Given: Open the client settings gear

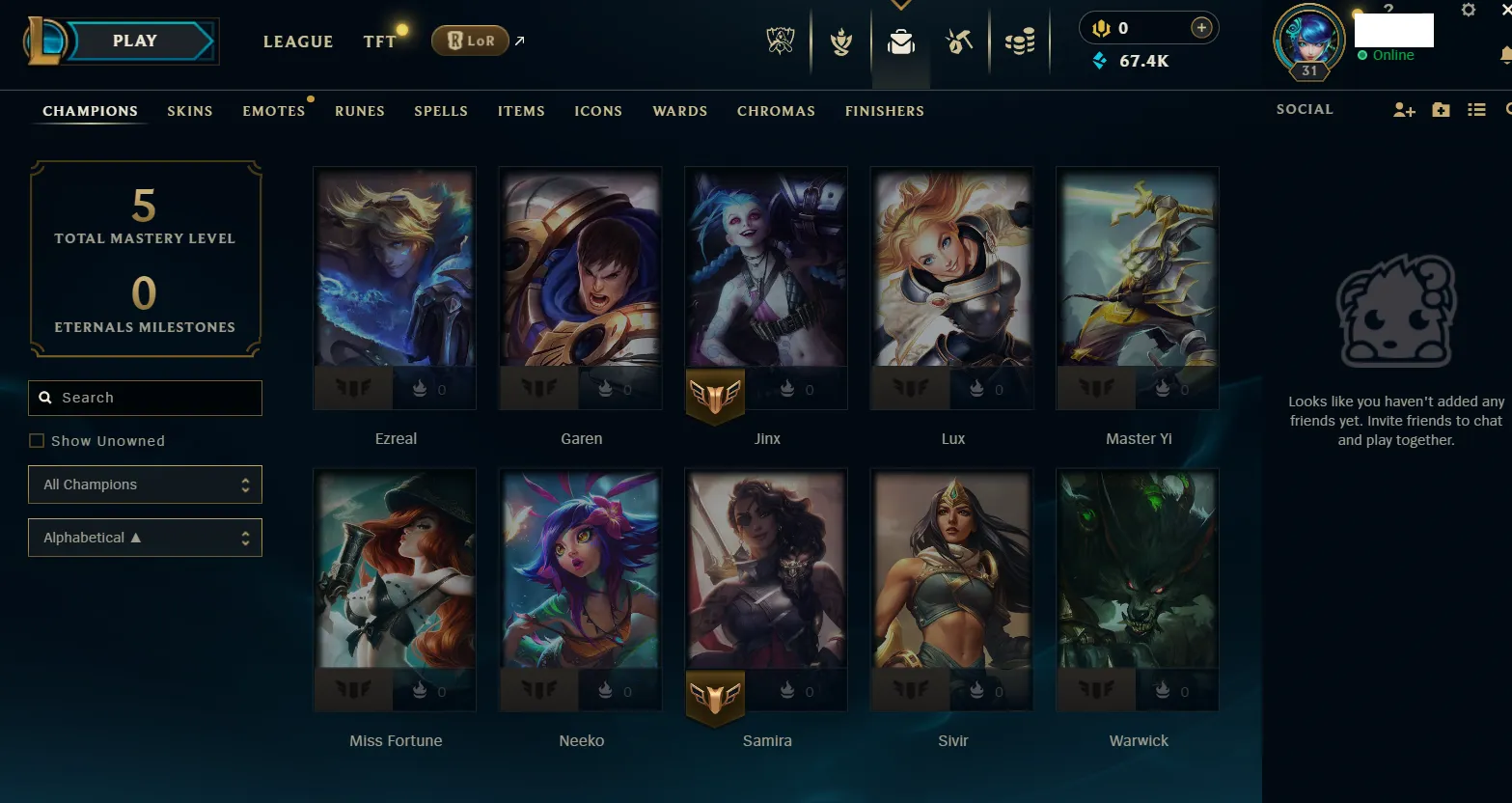Looking at the screenshot, I should (x=1469, y=9).
